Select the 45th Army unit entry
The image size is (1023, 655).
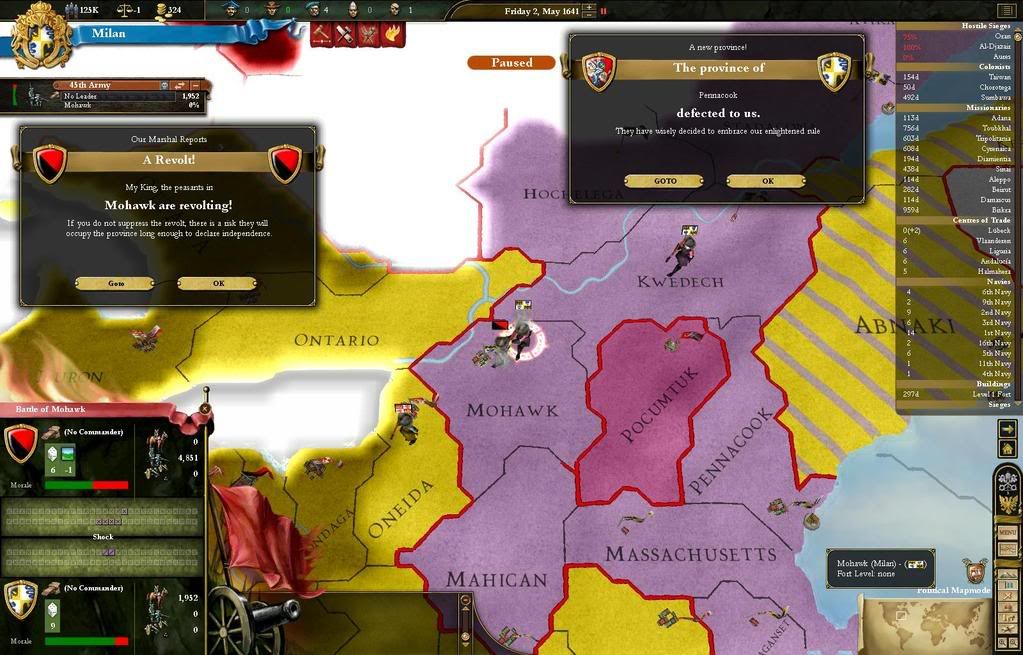tap(90, 86)
